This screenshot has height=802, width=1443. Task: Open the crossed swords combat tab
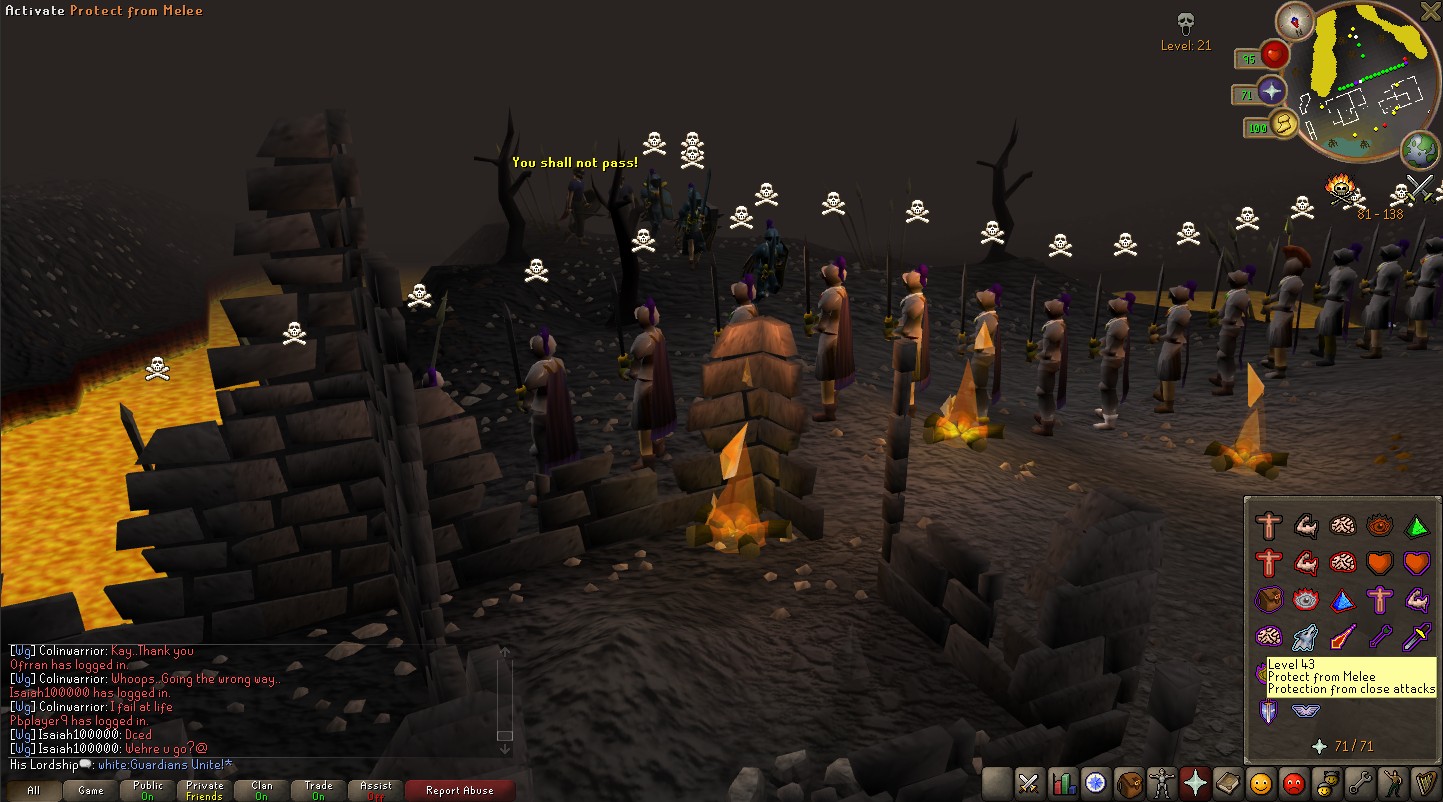click(1030, 782)
